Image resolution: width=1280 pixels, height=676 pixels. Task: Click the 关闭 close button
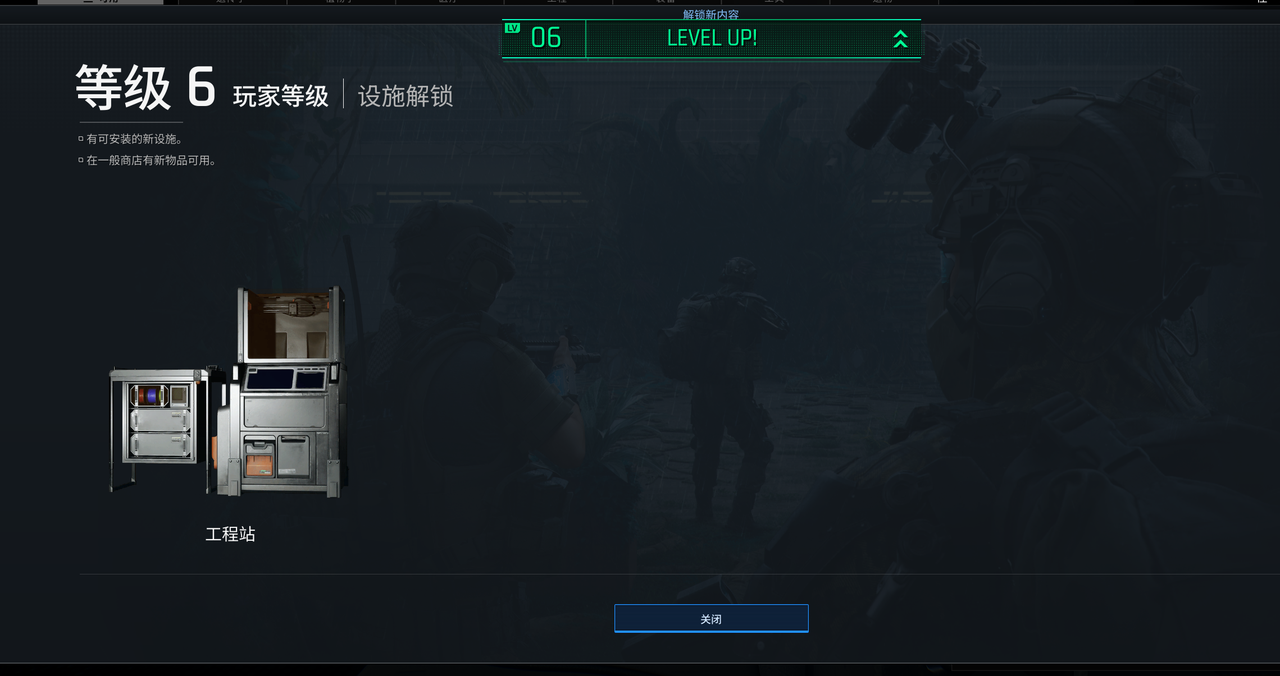coord(711,619)
